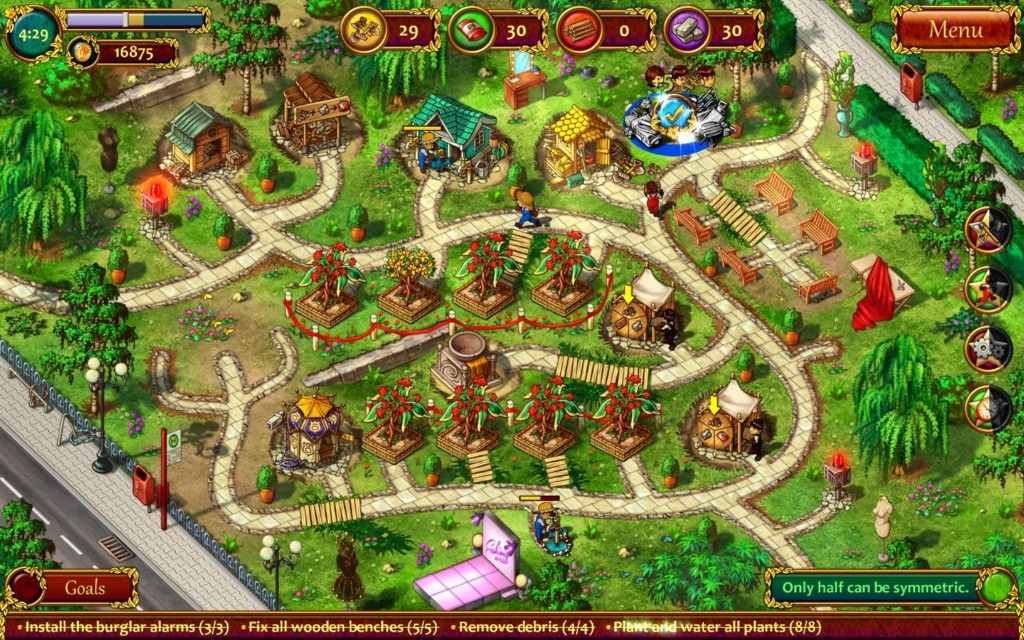Activate the alarm clock time bonus
The height and width of the screenshot is (640, 1024).
tap(987, 408)
